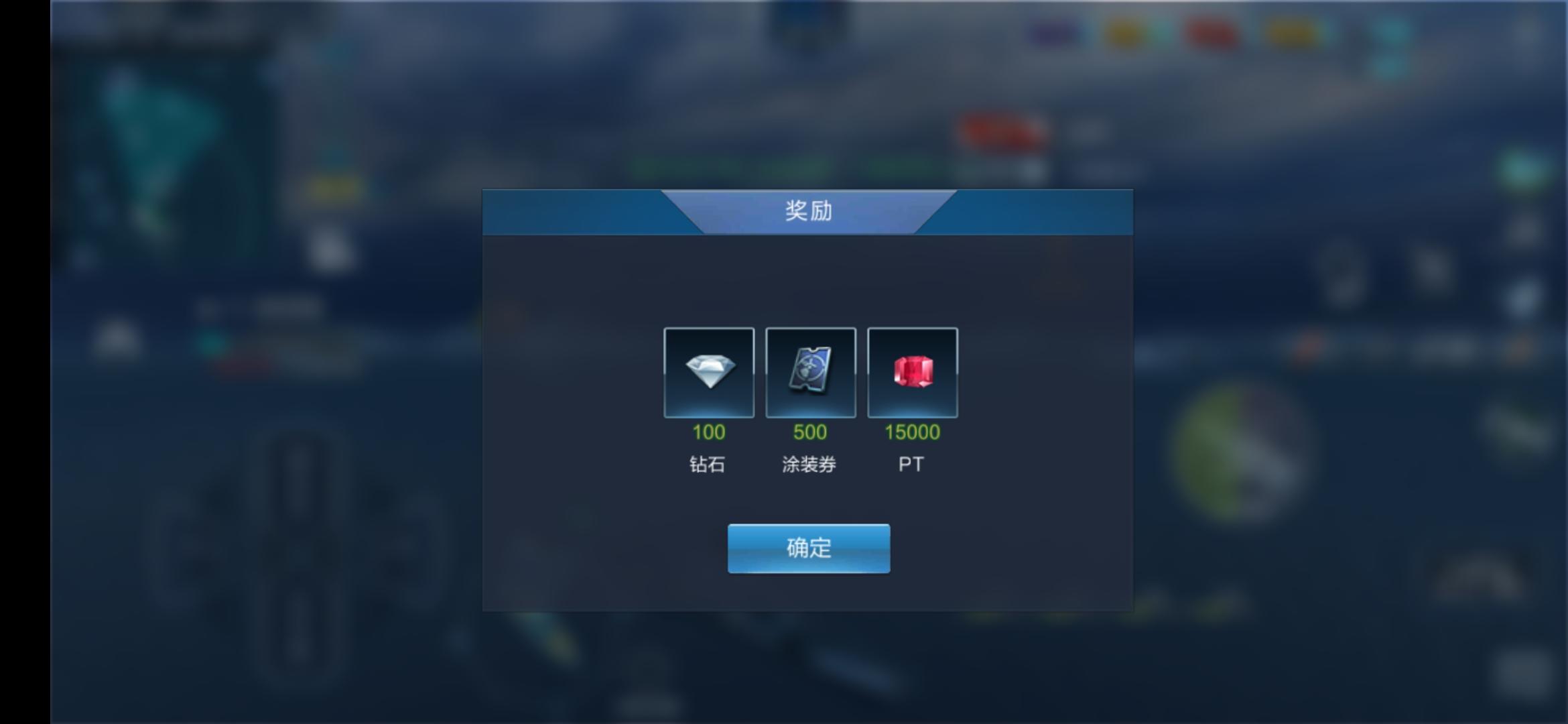
Task: Open the diamond reward item detail card
Action: coord(709,373)
